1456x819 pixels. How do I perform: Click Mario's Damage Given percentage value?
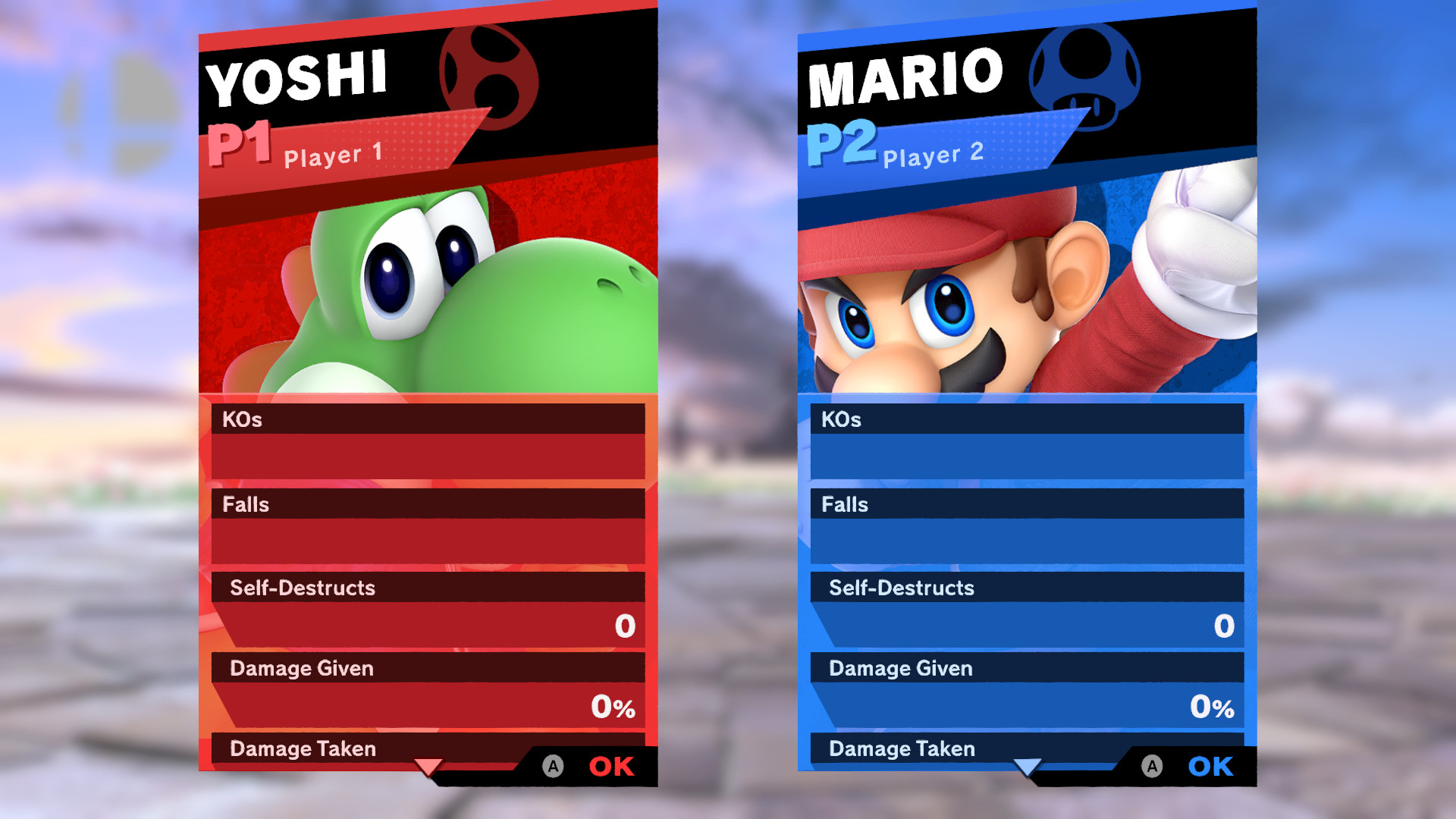coord(1211,708)
